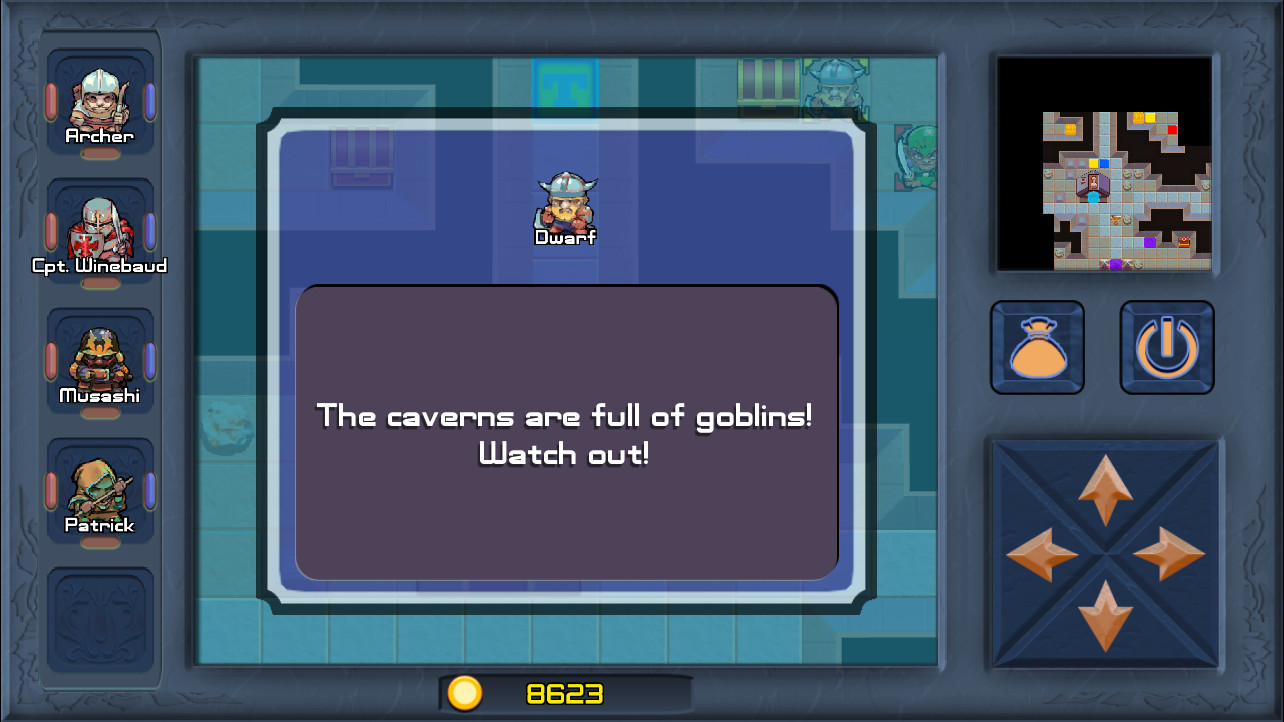Click the Dwarf character sprite
1284x722 pixels.
[x=567, y=205]
